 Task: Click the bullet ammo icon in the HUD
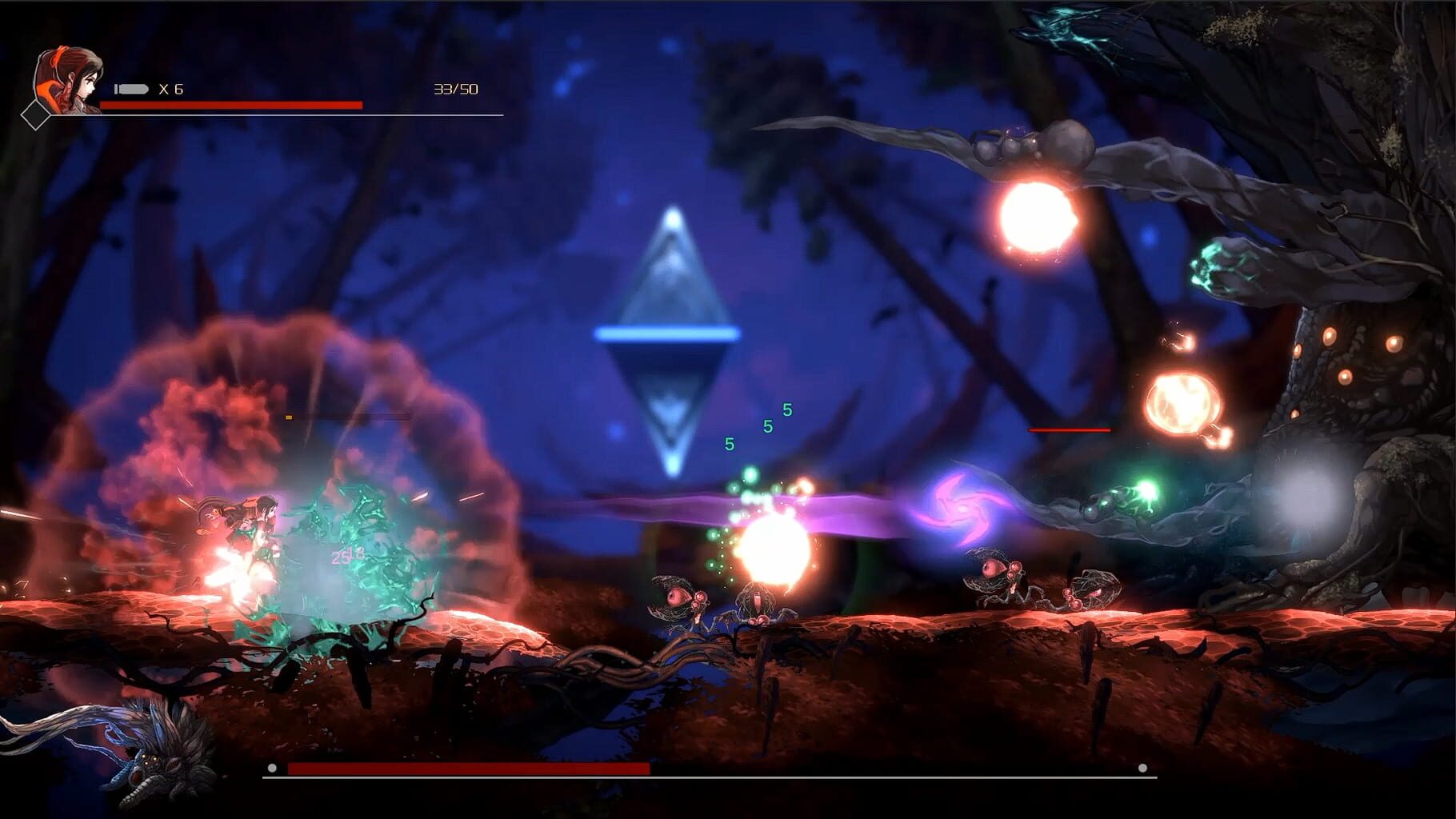pyautogui.click(x=130, y=89)
